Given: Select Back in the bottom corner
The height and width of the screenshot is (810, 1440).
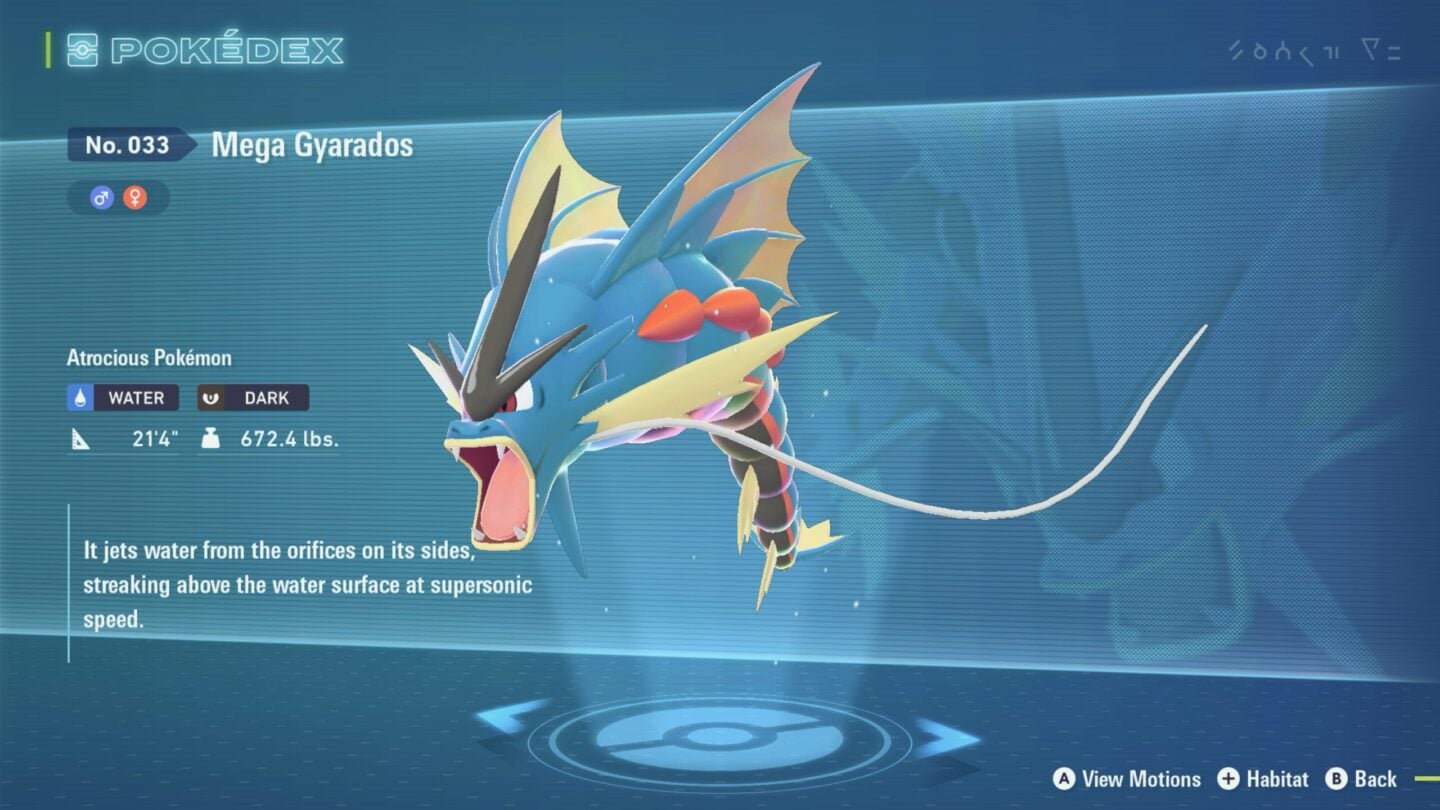Looking at the screenshot, I should click(1374, 780).
